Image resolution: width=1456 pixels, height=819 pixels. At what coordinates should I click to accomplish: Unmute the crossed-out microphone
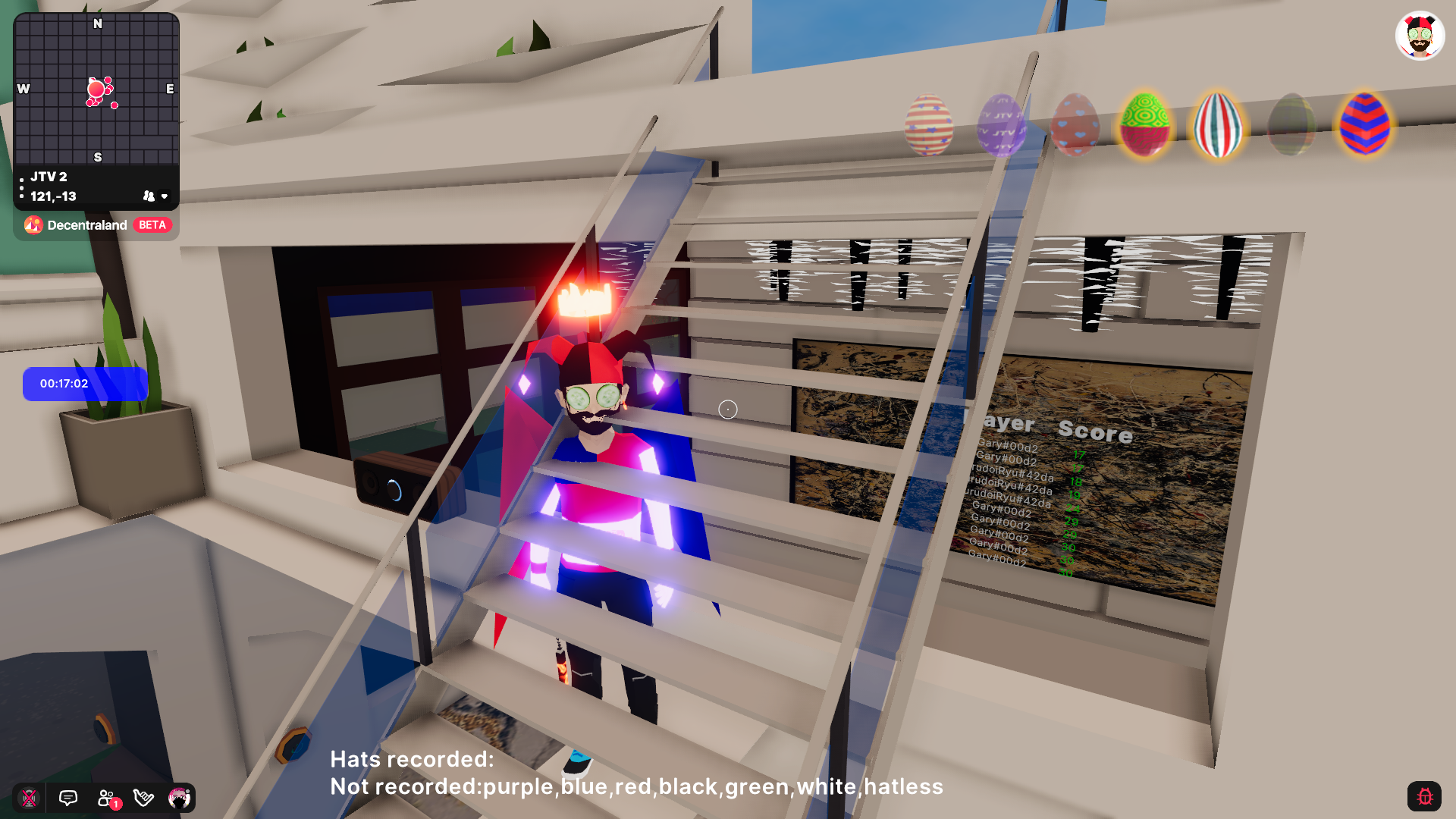tap(30, 797)
